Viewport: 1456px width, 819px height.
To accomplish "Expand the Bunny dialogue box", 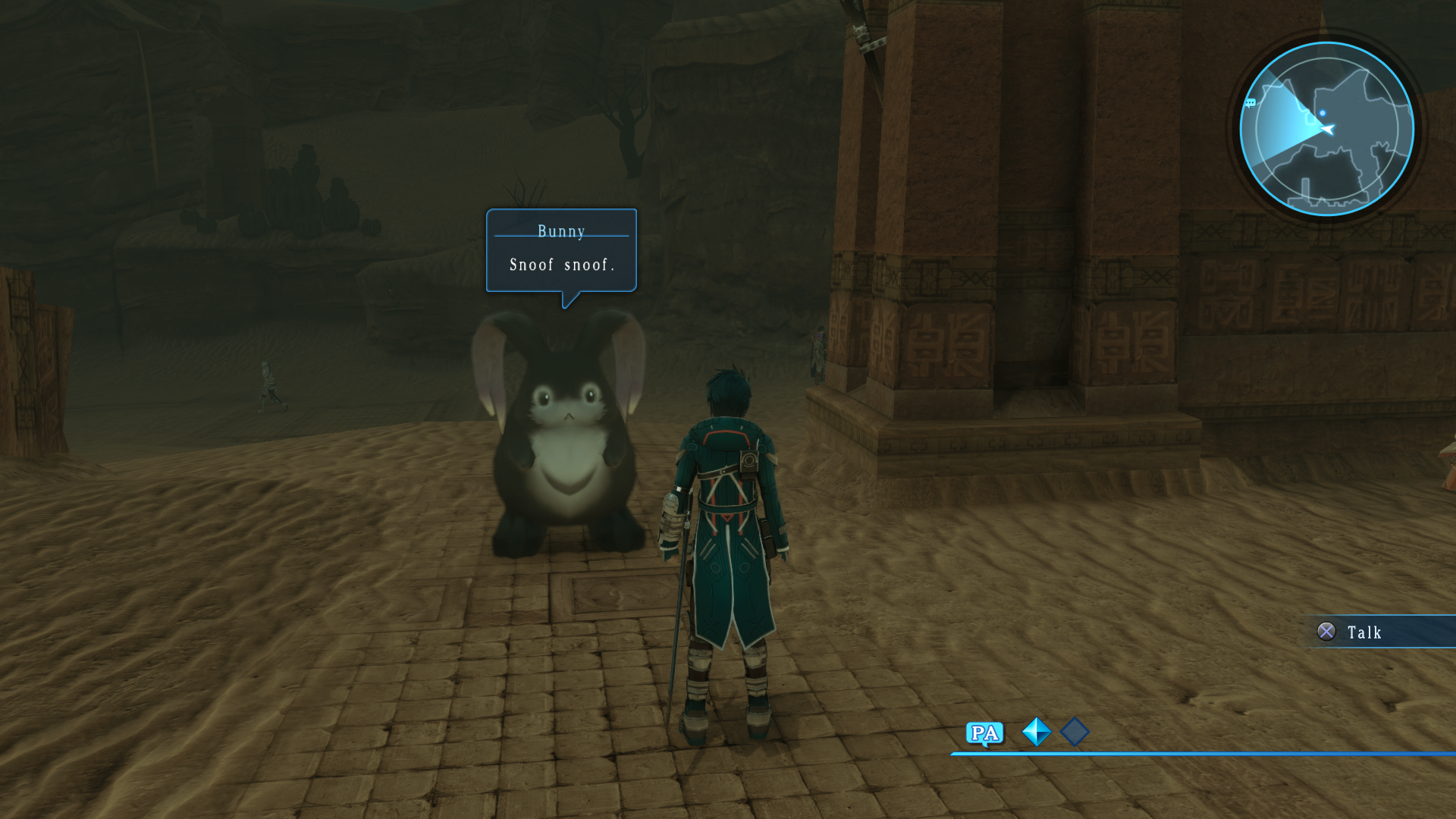I will [x=560, y=250].
